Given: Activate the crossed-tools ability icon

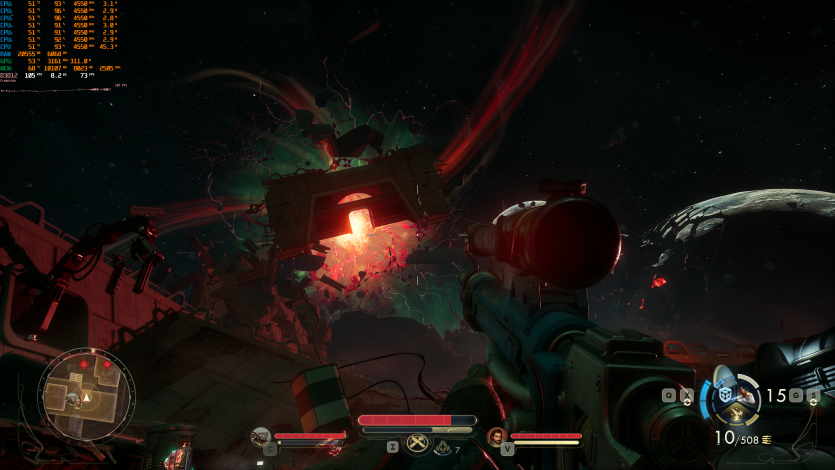Looking at the screenshot, I should point(417,445).
